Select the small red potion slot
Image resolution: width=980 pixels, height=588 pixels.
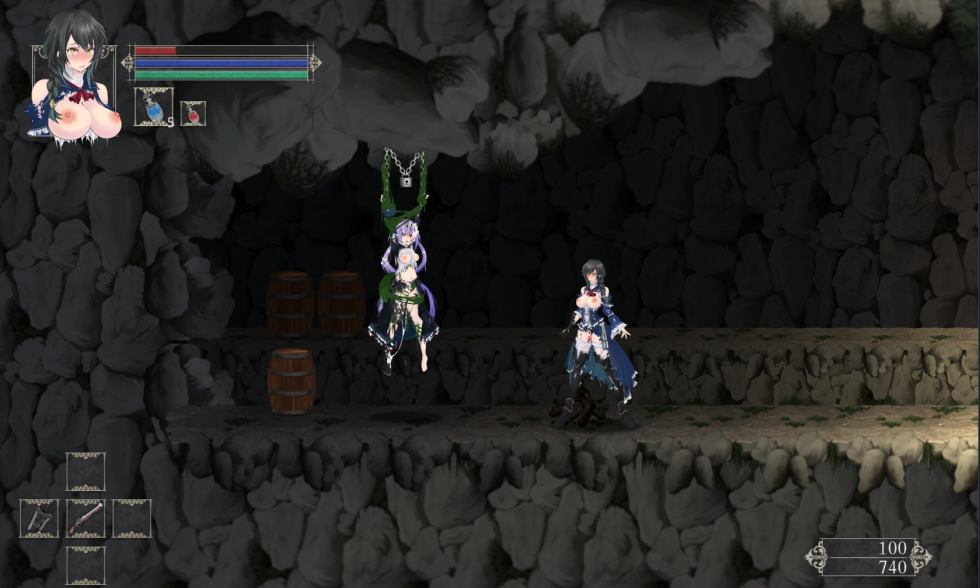point(192,113)
